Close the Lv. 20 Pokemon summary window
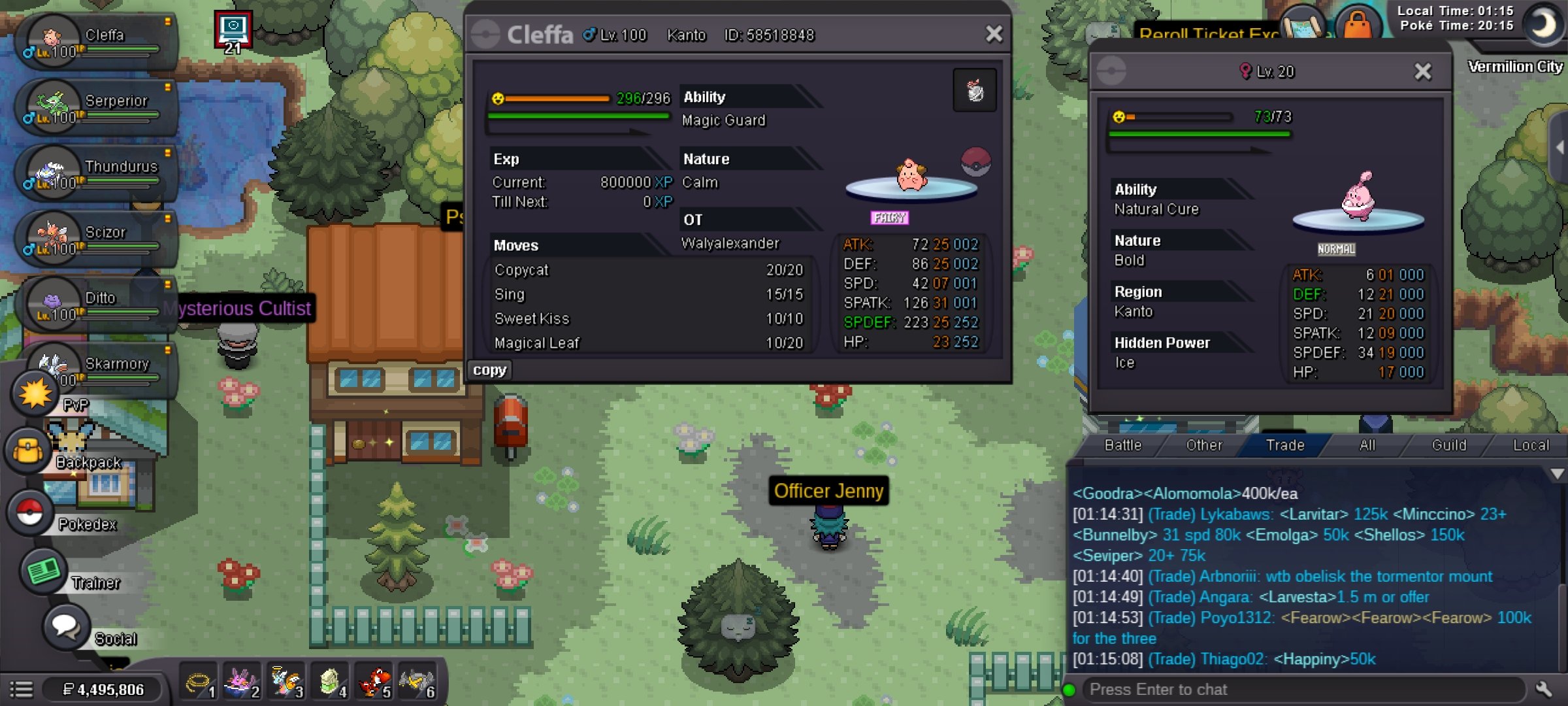The width and height of the screenshot is (1568, 706). click(1422, 71)
